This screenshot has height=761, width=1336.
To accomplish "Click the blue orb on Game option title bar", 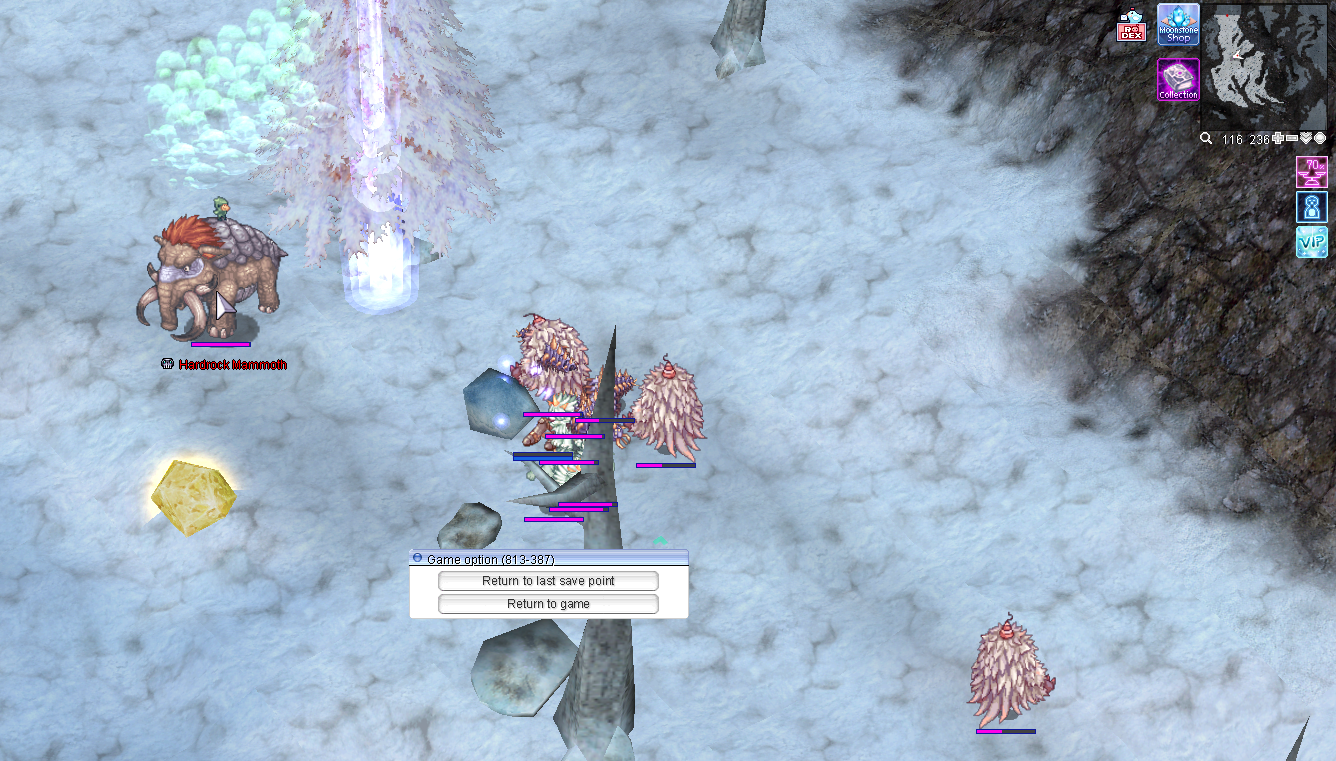I will pos(418,559).
